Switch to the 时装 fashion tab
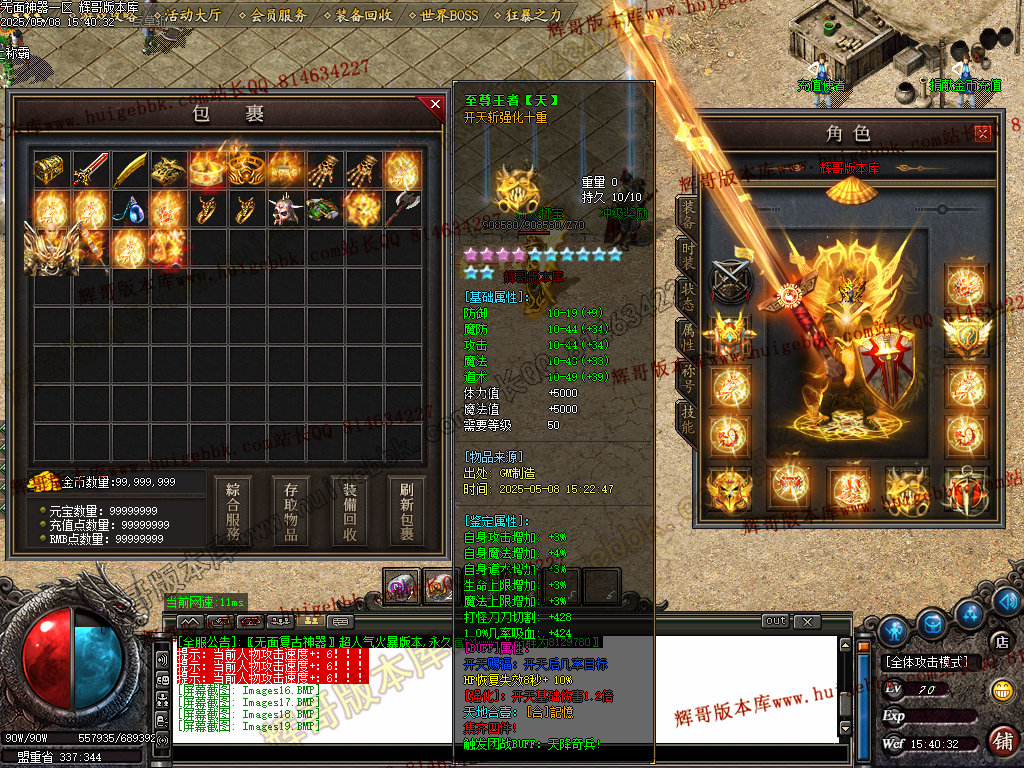The height and width of the screenshot is (768, 1024). [688, 254]
